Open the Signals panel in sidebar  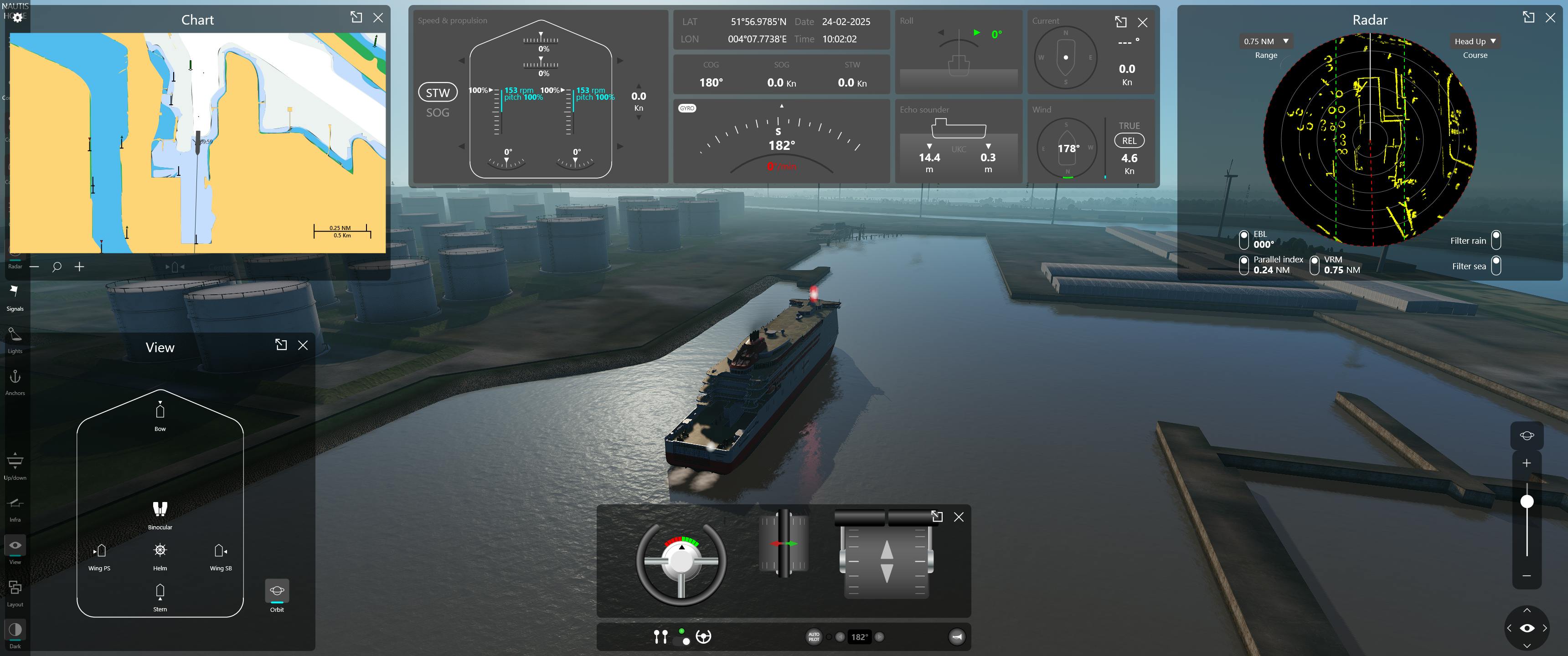pyautogui.click(x=15, y=296)
